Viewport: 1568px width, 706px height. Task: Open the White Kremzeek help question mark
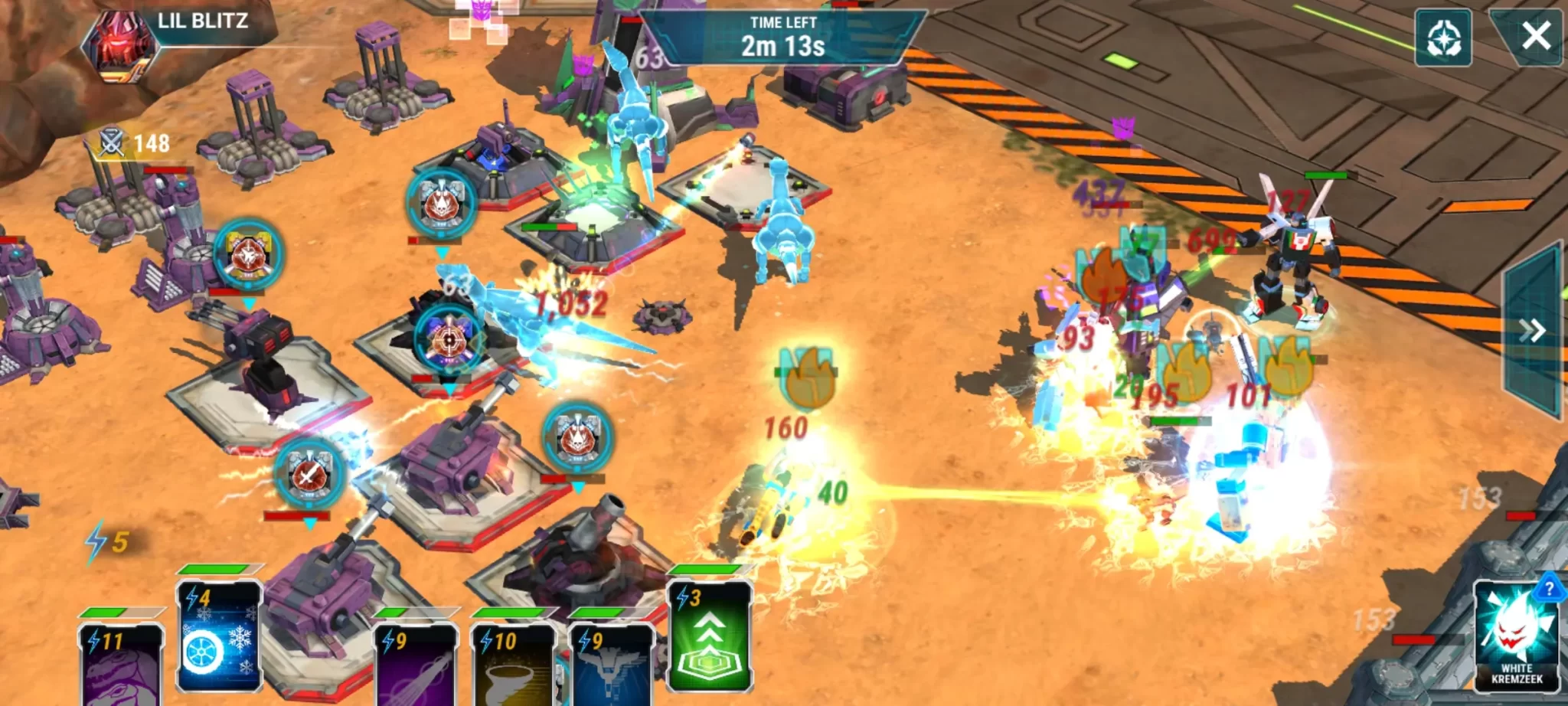[1549, 588]
